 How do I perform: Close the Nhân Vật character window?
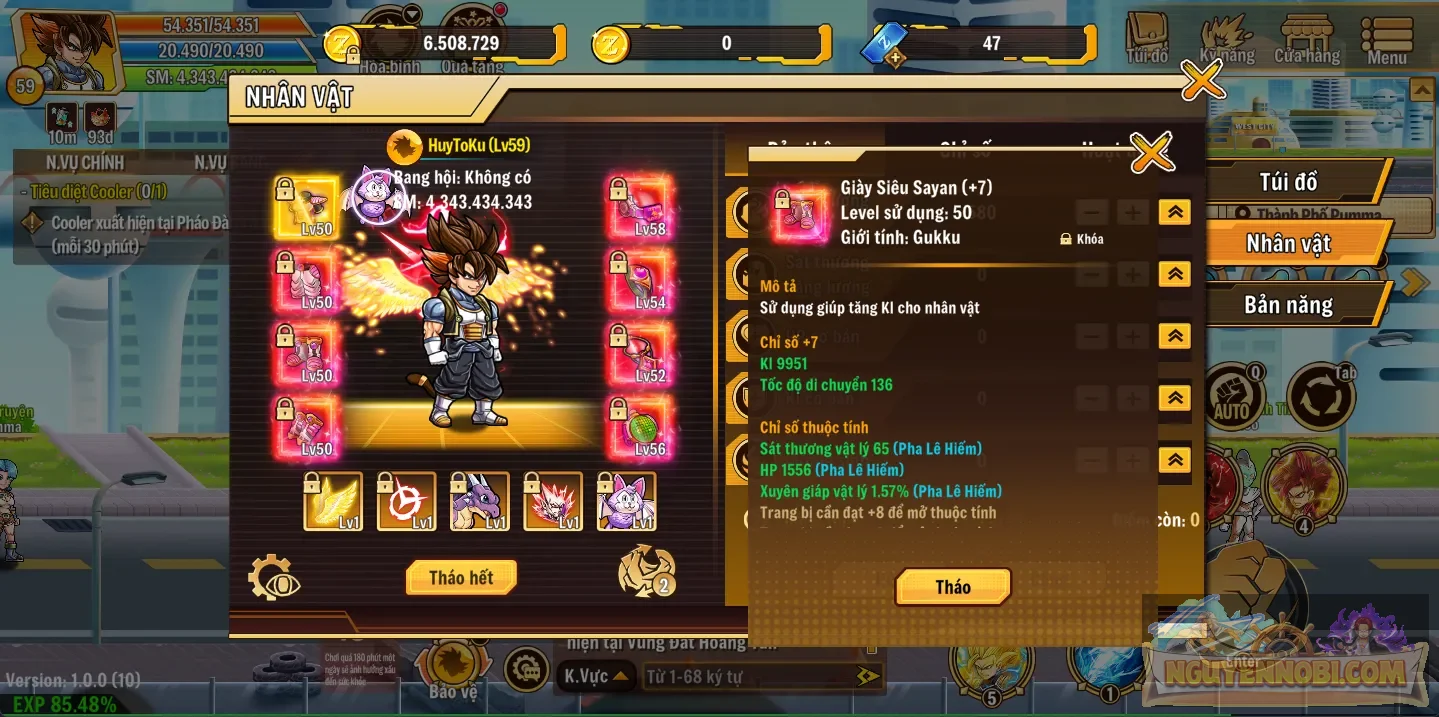coord(1202,80)
